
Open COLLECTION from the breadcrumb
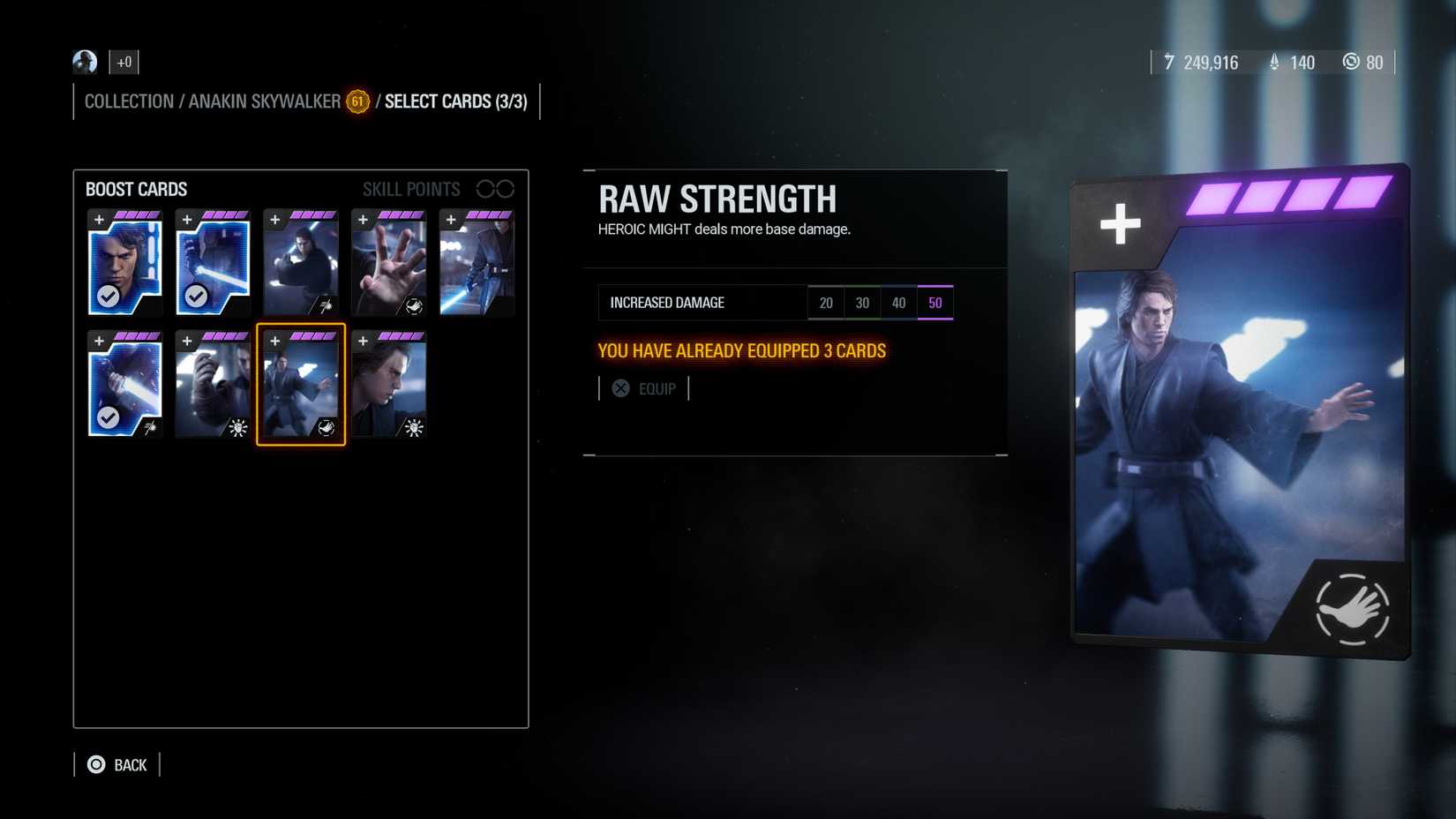(x=129, y=101)
